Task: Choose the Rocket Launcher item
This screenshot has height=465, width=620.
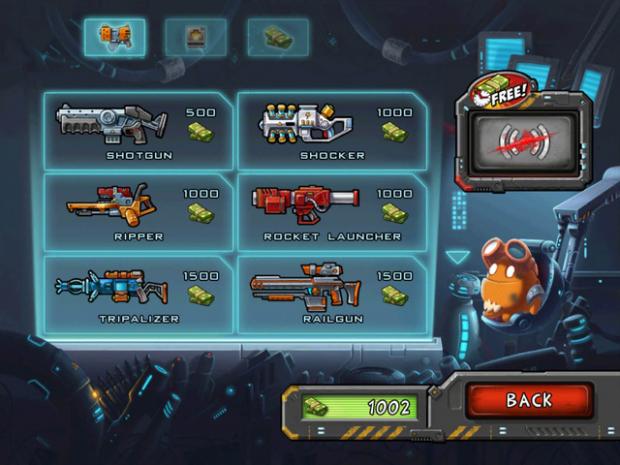Action: pyautogui.click(x=331, y=211)
